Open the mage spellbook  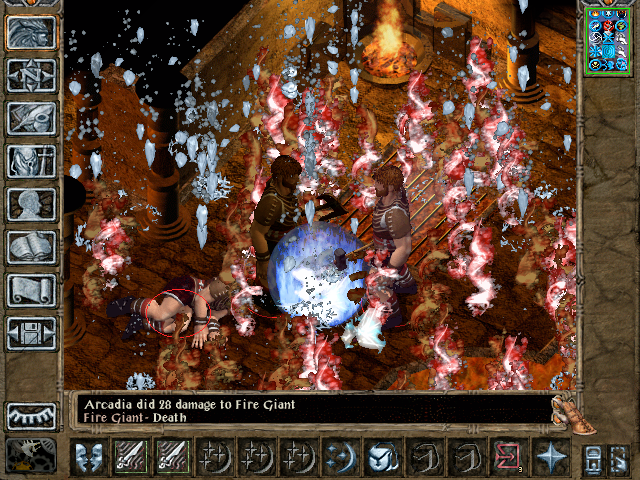coord(31,247)
